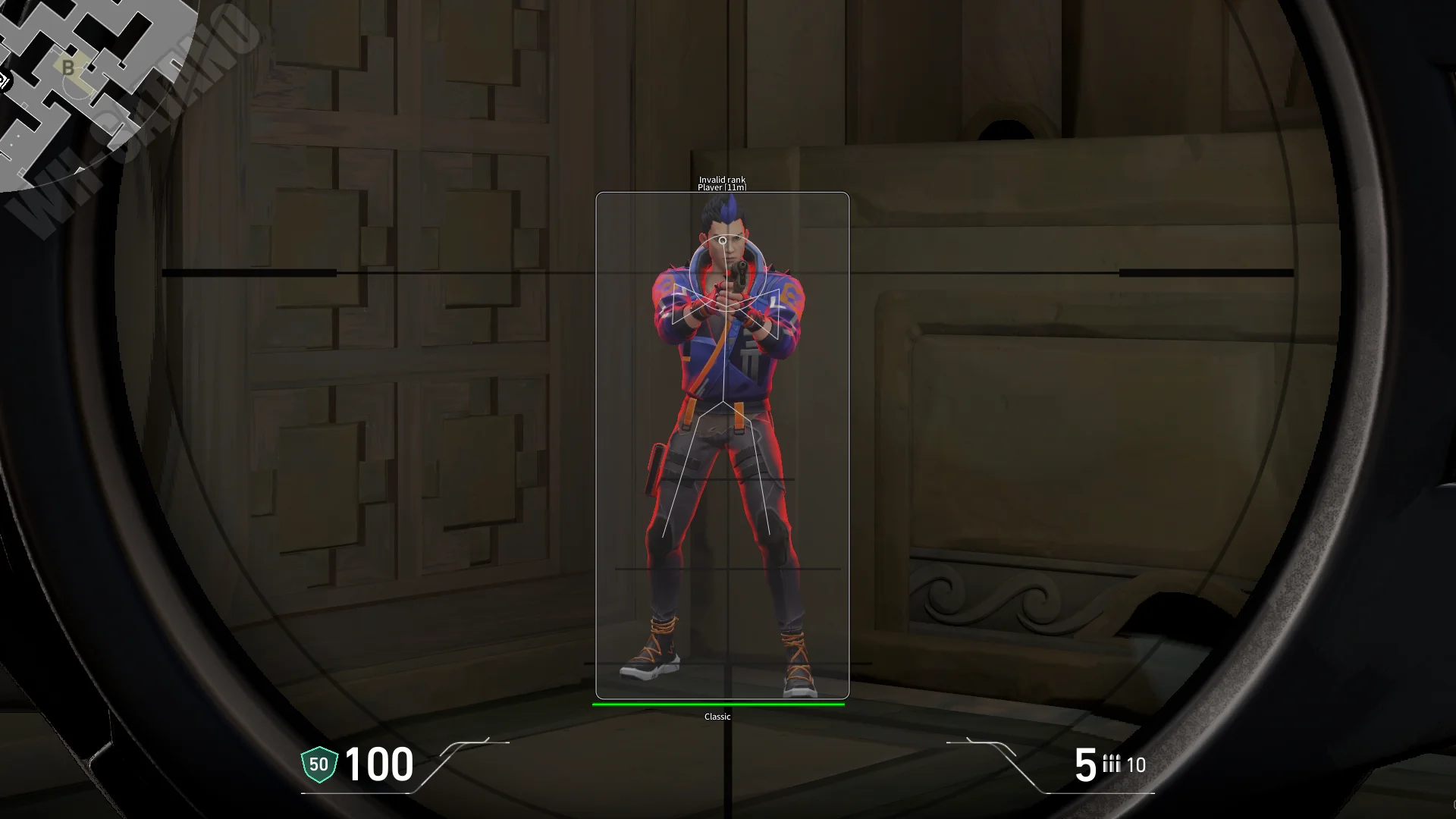Click the reserve ammo count showing 10
This screenshot has height=819, width=1456.
pos(1137,765)
